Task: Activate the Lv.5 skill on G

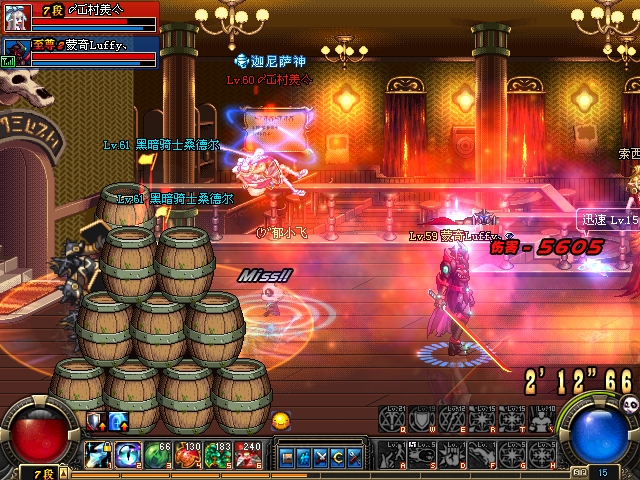Action: [x=513, y=453]
